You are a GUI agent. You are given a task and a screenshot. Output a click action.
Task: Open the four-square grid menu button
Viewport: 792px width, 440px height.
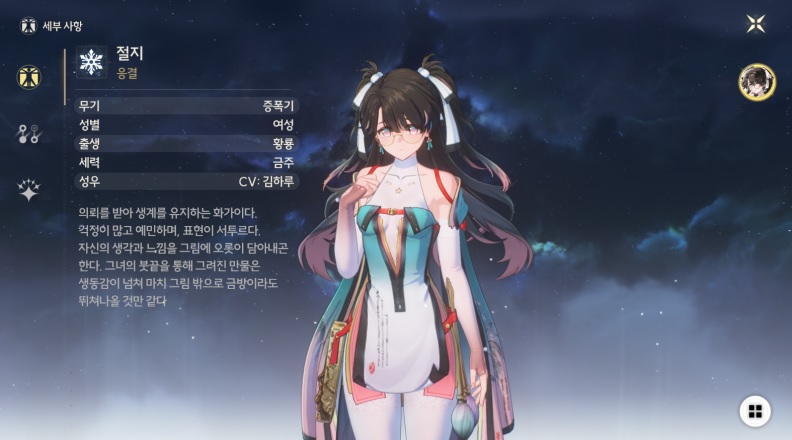pos(755,411)
